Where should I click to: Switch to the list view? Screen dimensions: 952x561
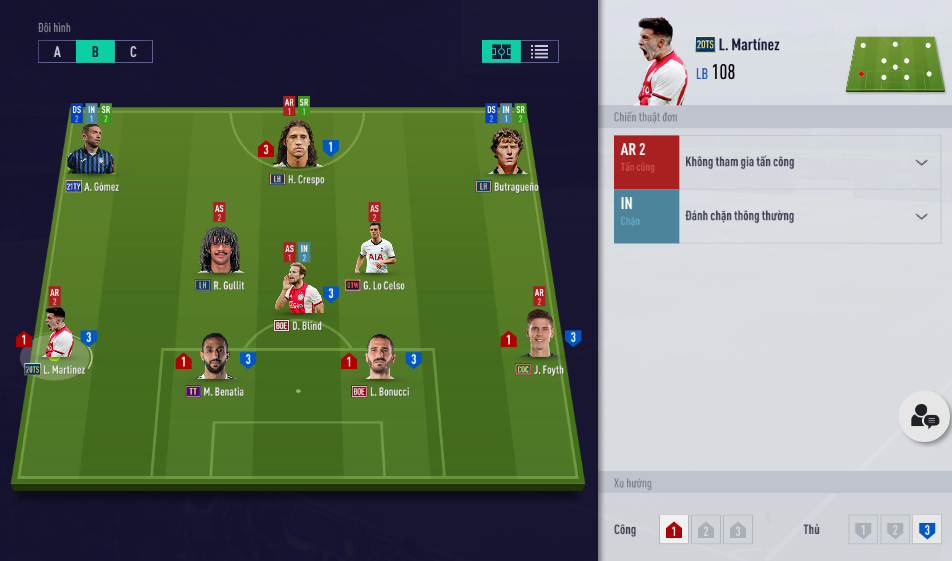(x=539, y=52)
